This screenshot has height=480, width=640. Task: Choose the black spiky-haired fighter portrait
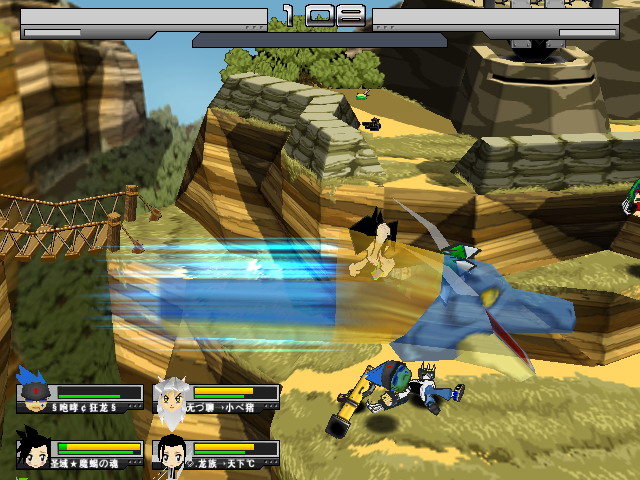tap(34, 451)
